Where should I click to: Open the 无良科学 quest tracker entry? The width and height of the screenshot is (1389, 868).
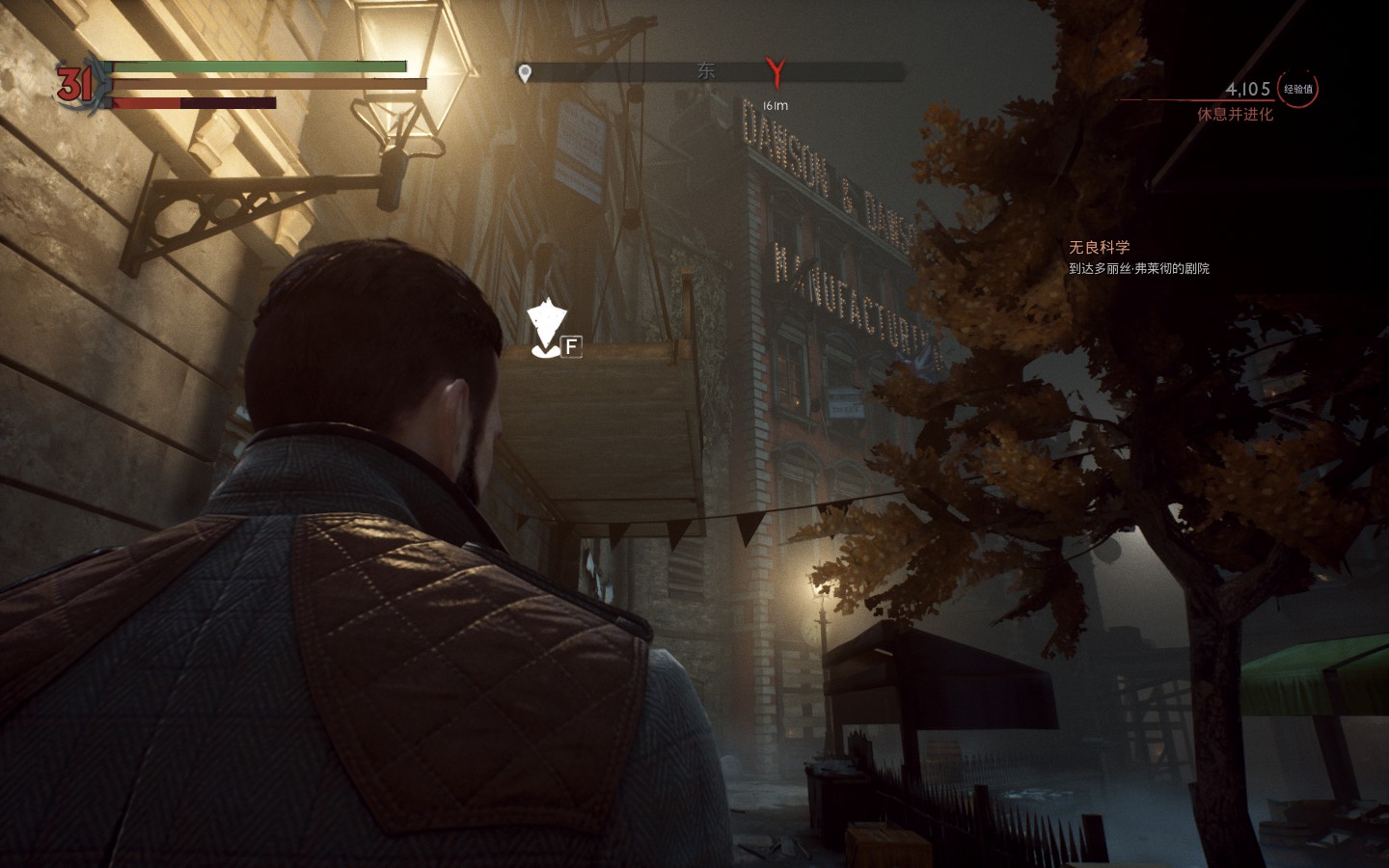coord(1099,248)
